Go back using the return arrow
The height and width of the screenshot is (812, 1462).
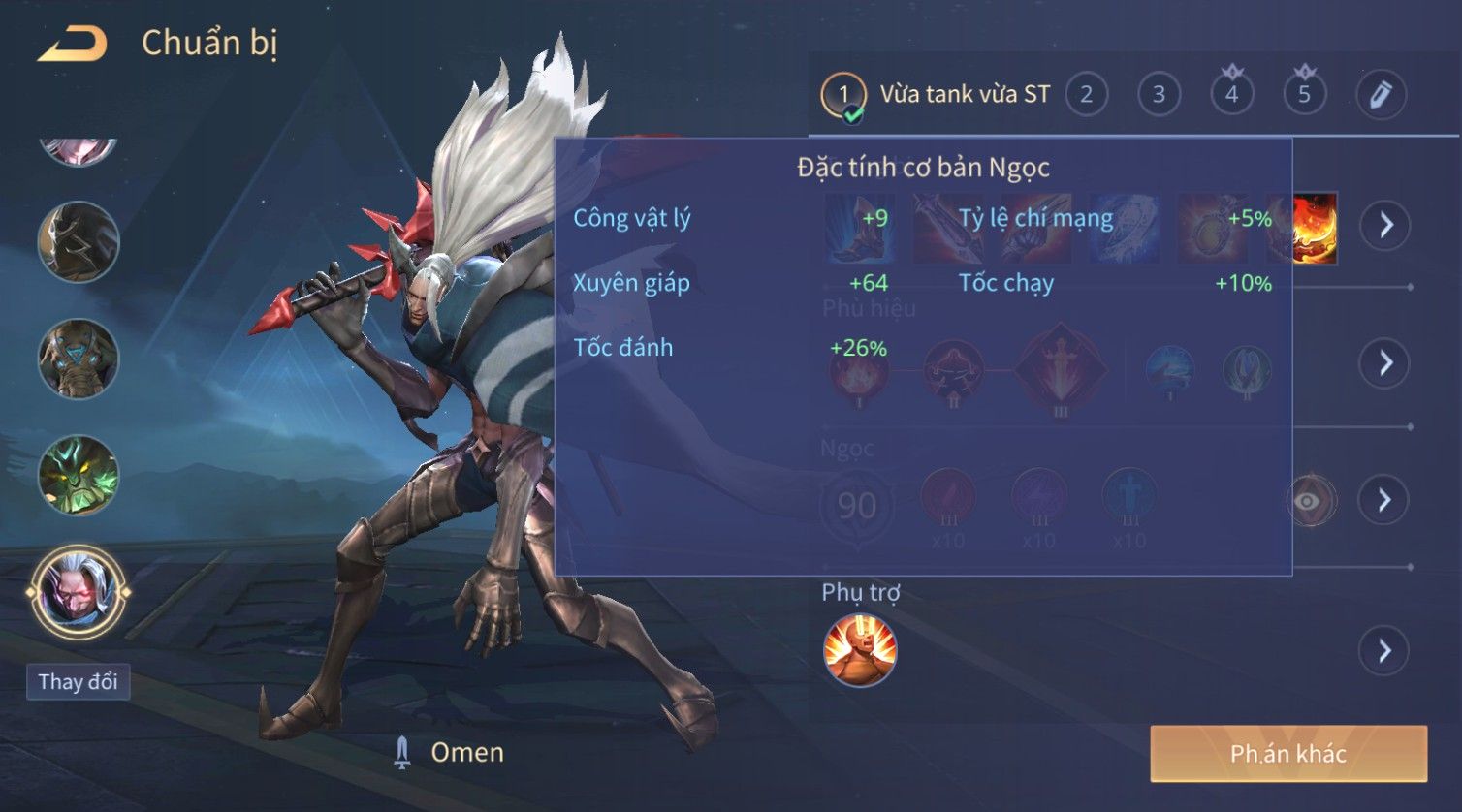tap(73, 44)
